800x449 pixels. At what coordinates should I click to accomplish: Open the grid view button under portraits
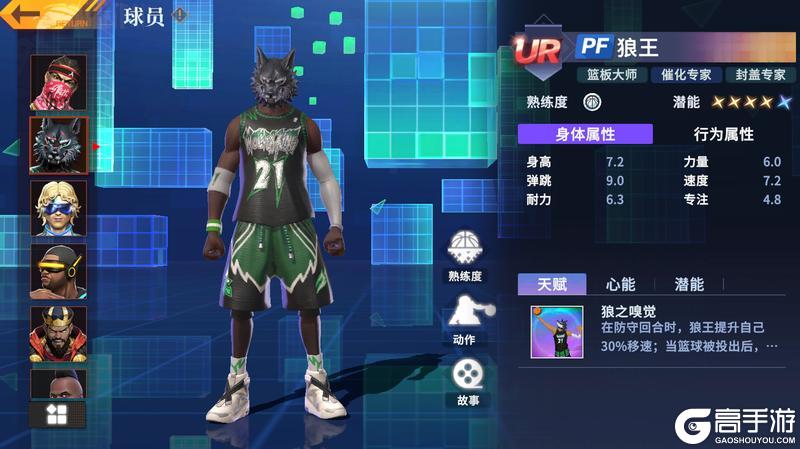[x=58, y=414]
